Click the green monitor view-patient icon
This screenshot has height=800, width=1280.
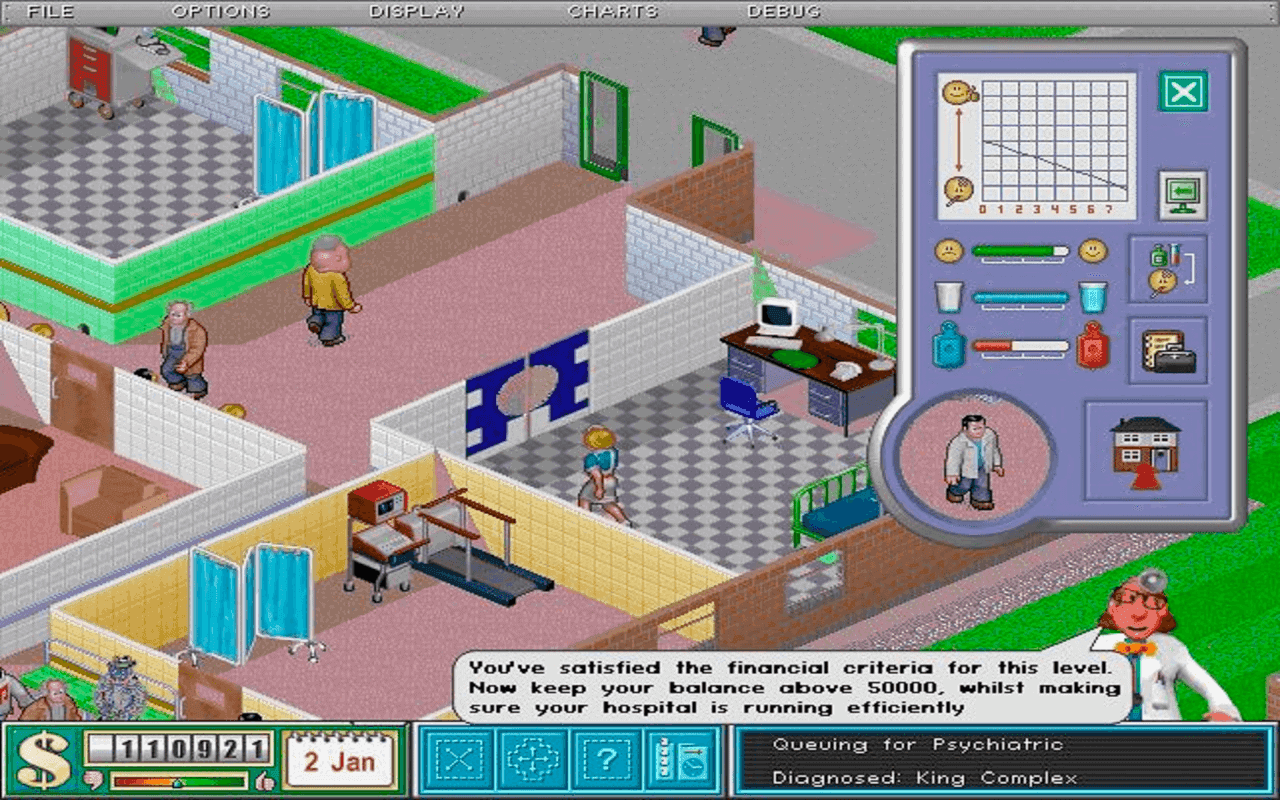(x=1185, y=196)
